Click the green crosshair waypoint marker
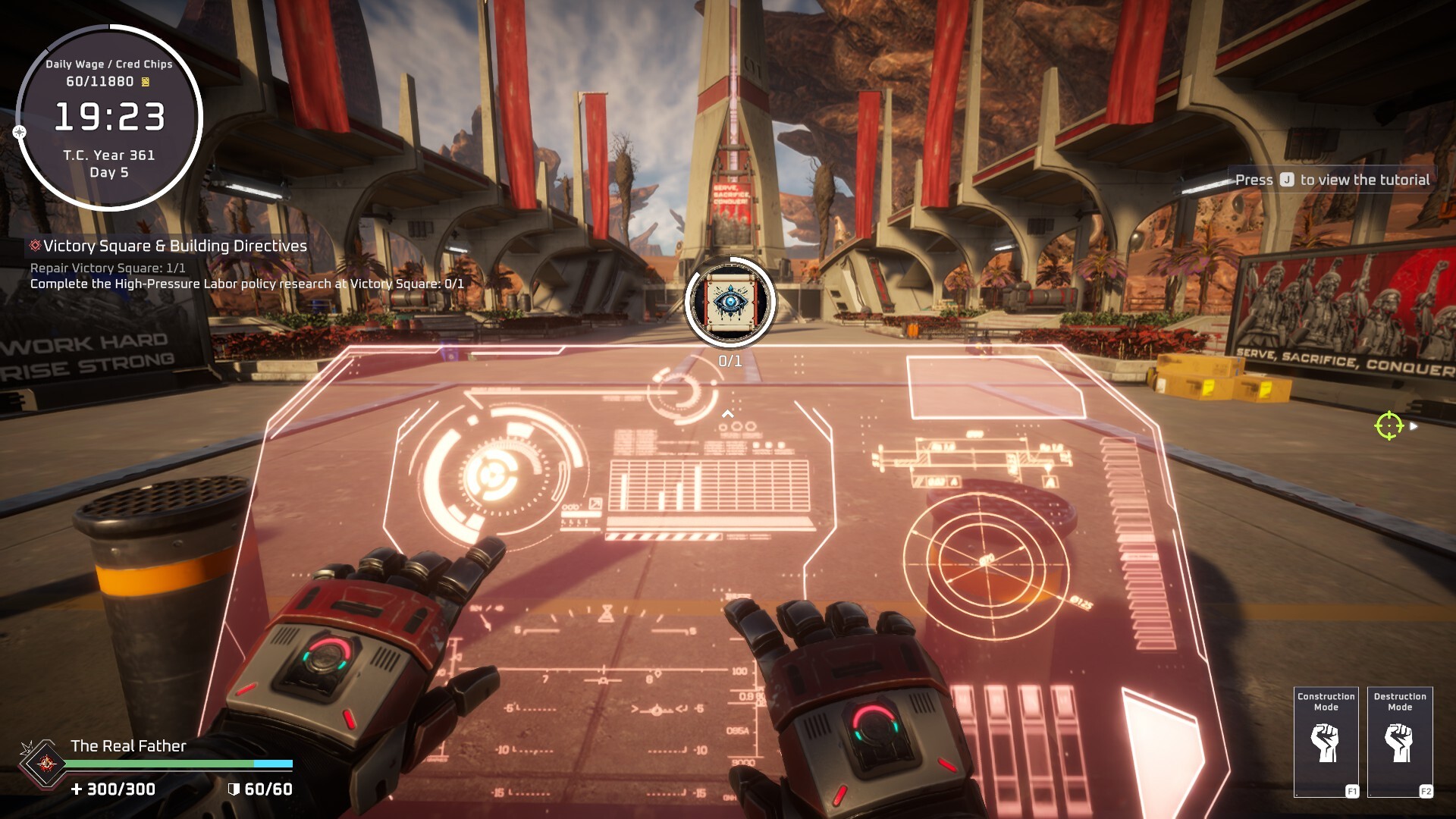This screenshot has height=819, width=1456. pos(1389,425)
